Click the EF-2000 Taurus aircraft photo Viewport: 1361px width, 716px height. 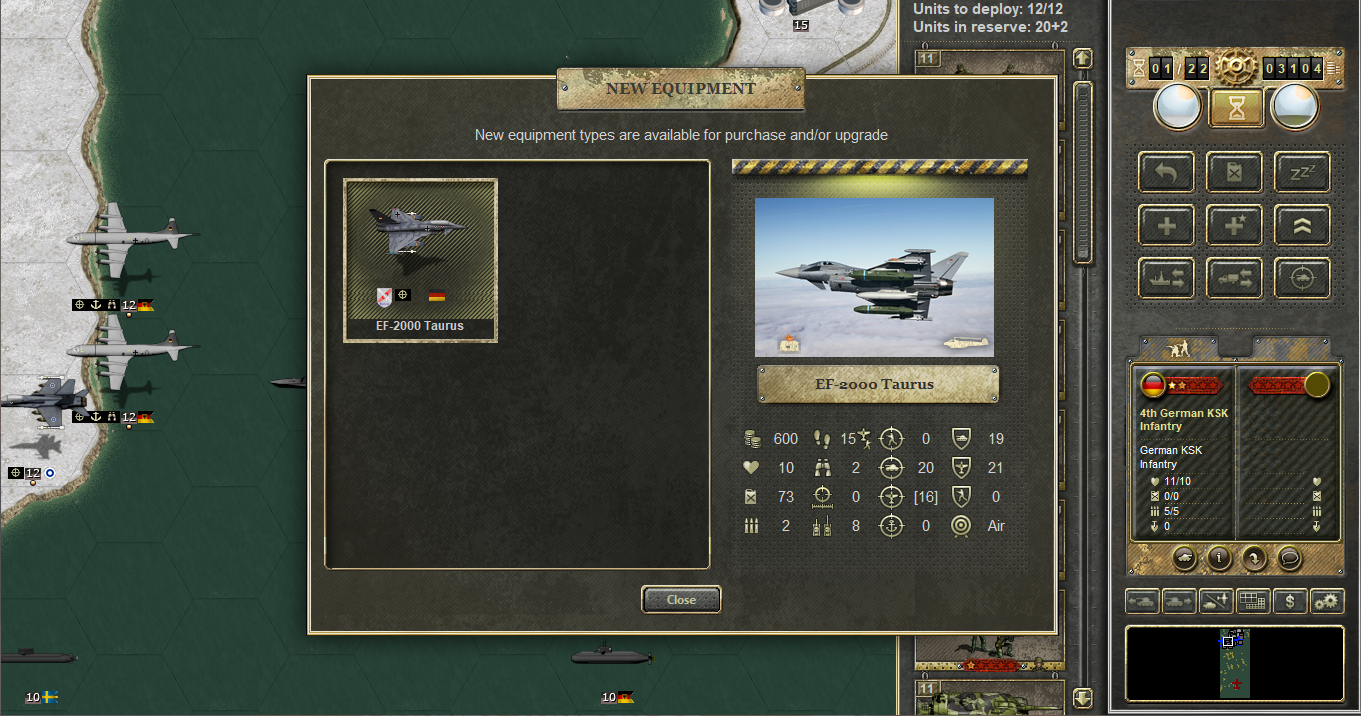874,277
